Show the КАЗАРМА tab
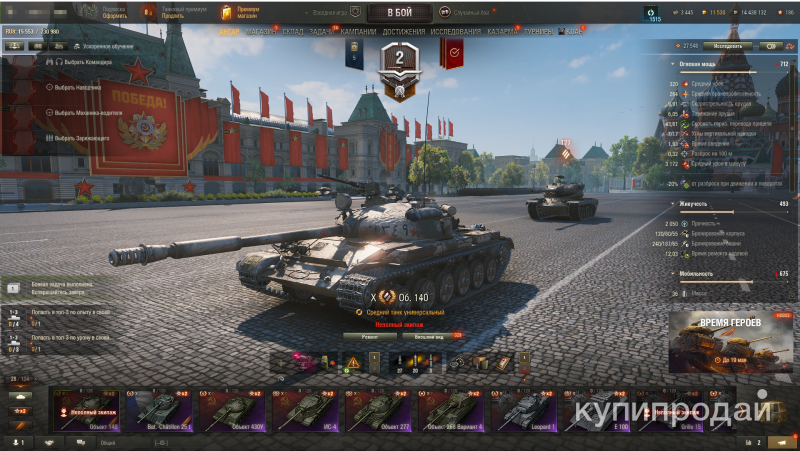This screenshot has height=451, width=800. [x=503, y=31]
